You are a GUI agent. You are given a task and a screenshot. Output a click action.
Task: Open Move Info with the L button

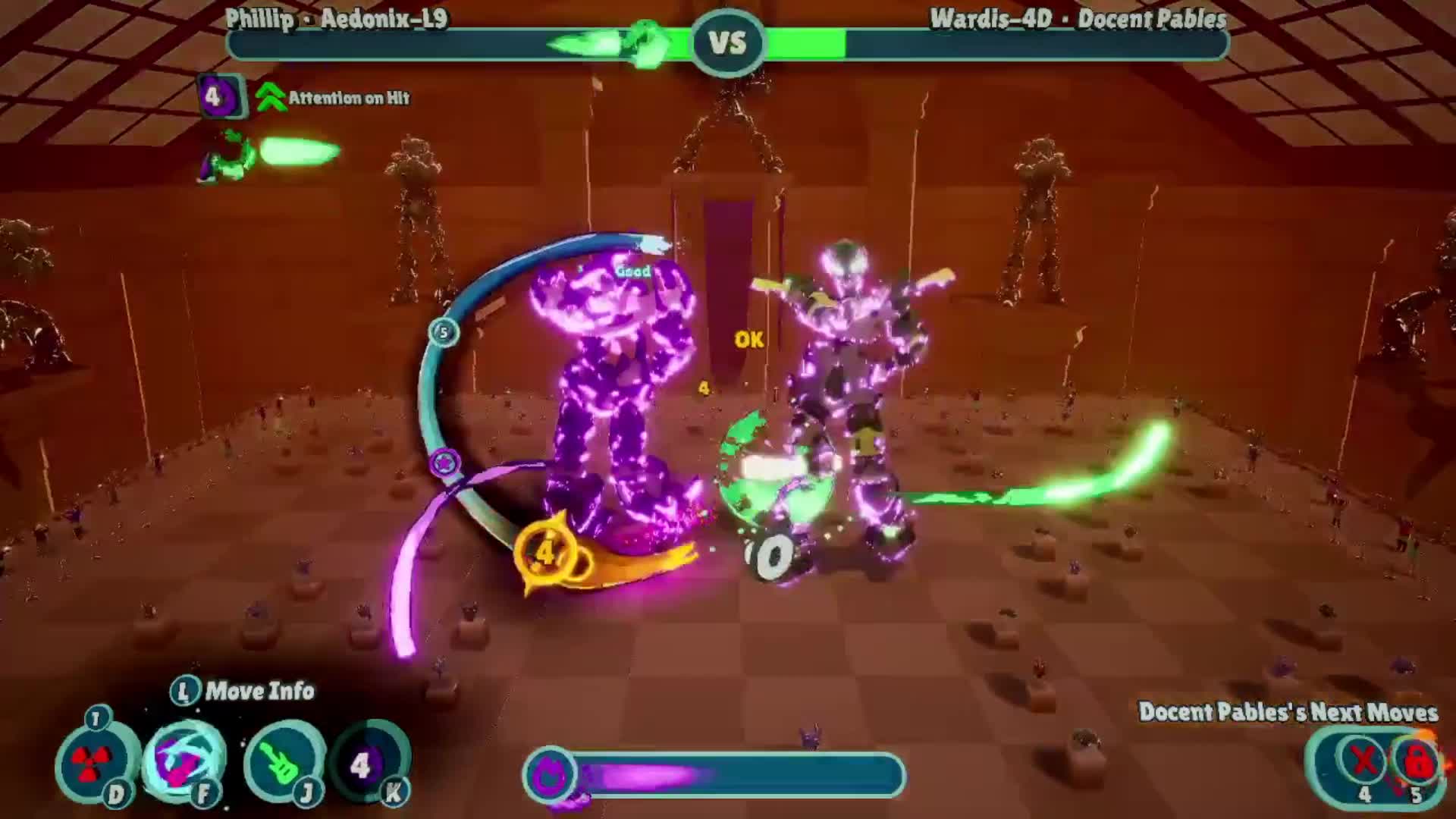[x=184, y=691]
